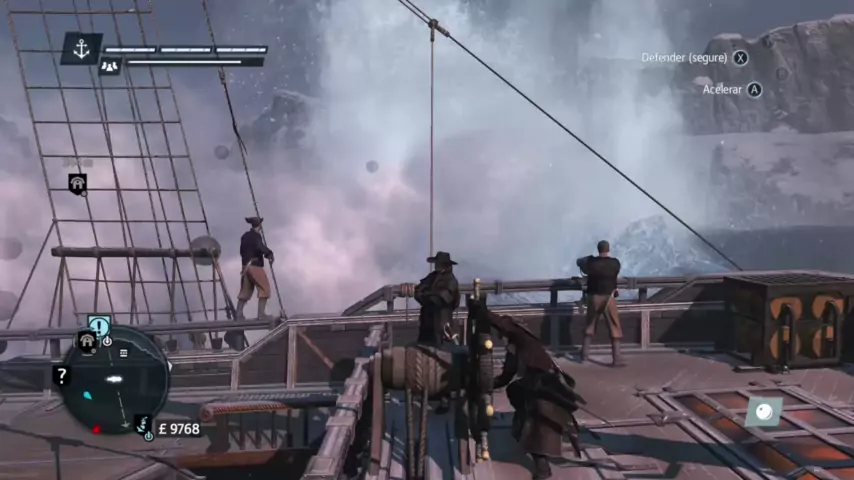Click the crew members icon
Viewport: 854px width, 480px height.
point(109,66)
